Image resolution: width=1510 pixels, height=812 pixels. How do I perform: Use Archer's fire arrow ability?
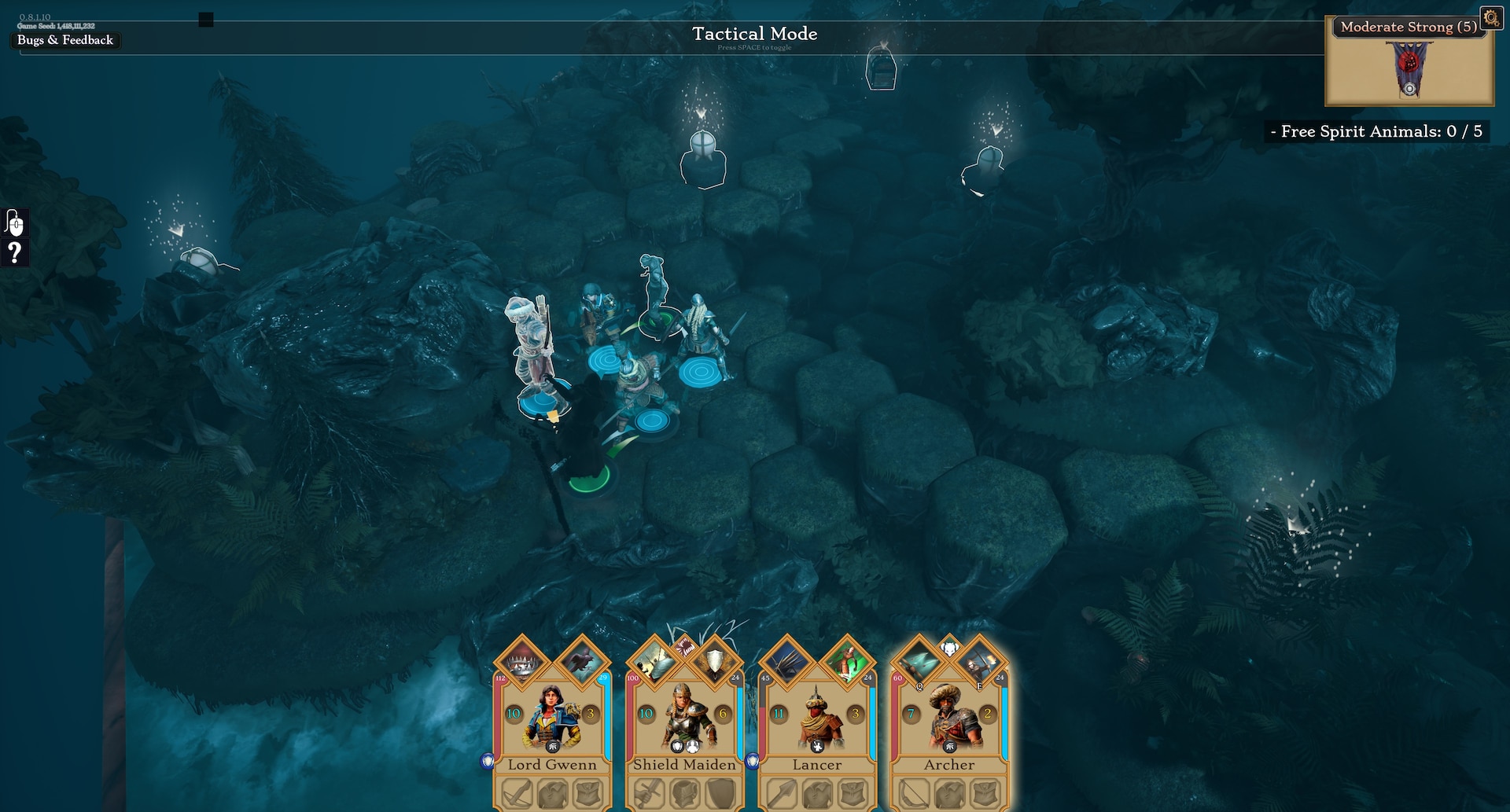pos(979,662)
